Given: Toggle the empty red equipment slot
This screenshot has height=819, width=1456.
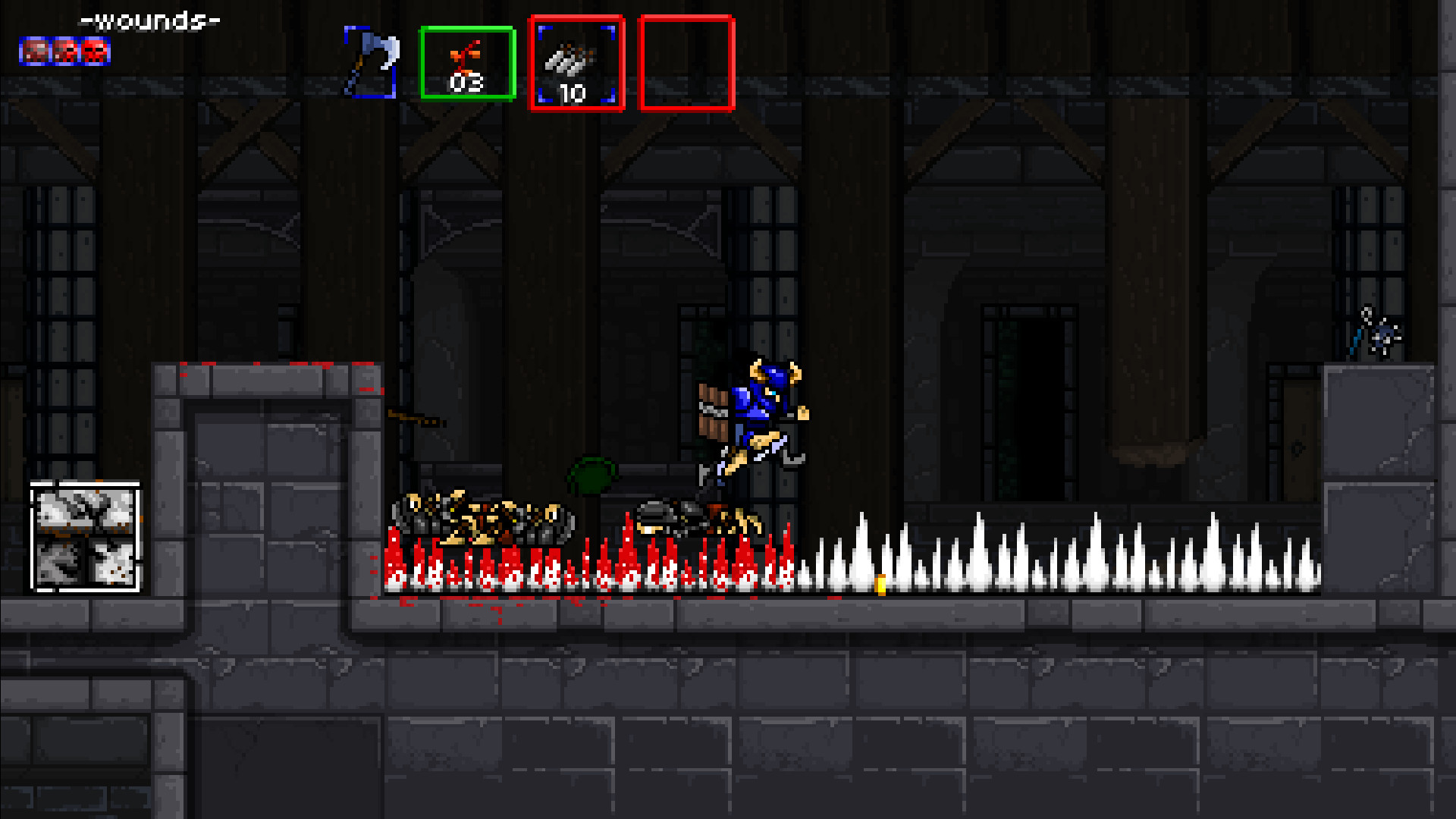Looking at the screenshot, I should tap(686, 63).
